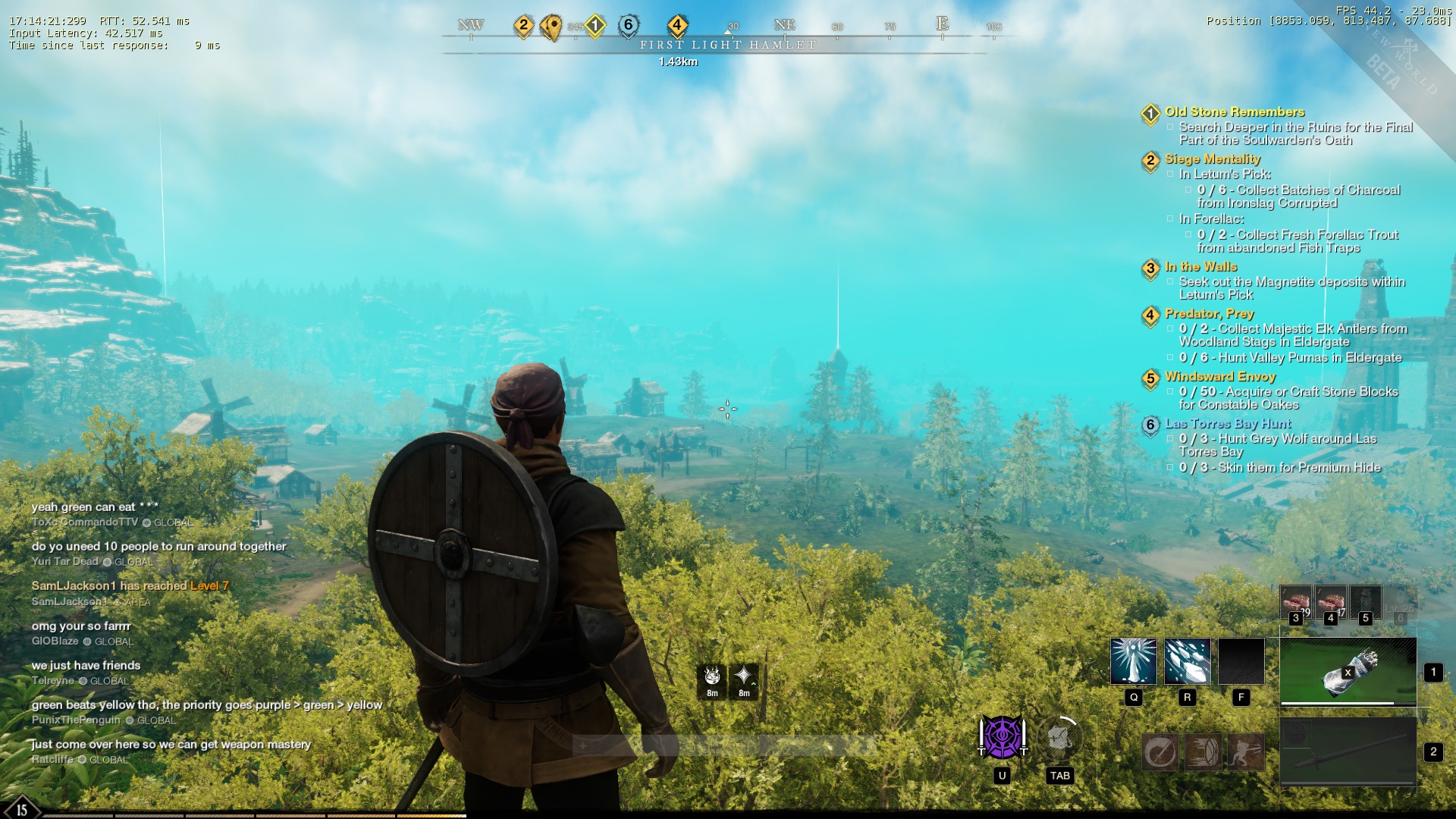Image resolution: width=1456 pixels, height=819 pixels.
Task: Click the shield rush ability icon
Action: click(x=1203, y=752)
